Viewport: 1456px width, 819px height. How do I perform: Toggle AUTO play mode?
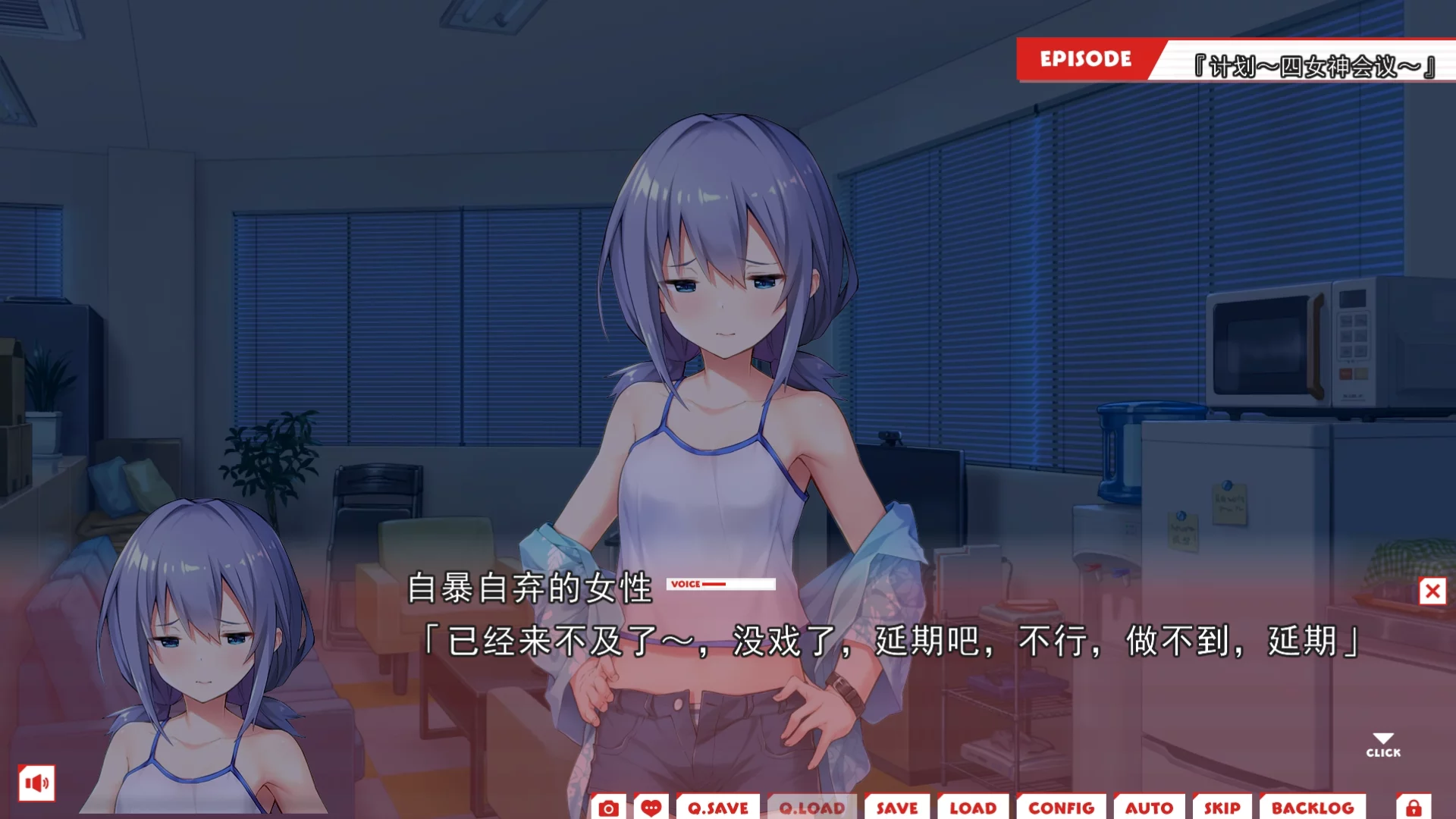pyautogui.click(x=1149, y=808)
